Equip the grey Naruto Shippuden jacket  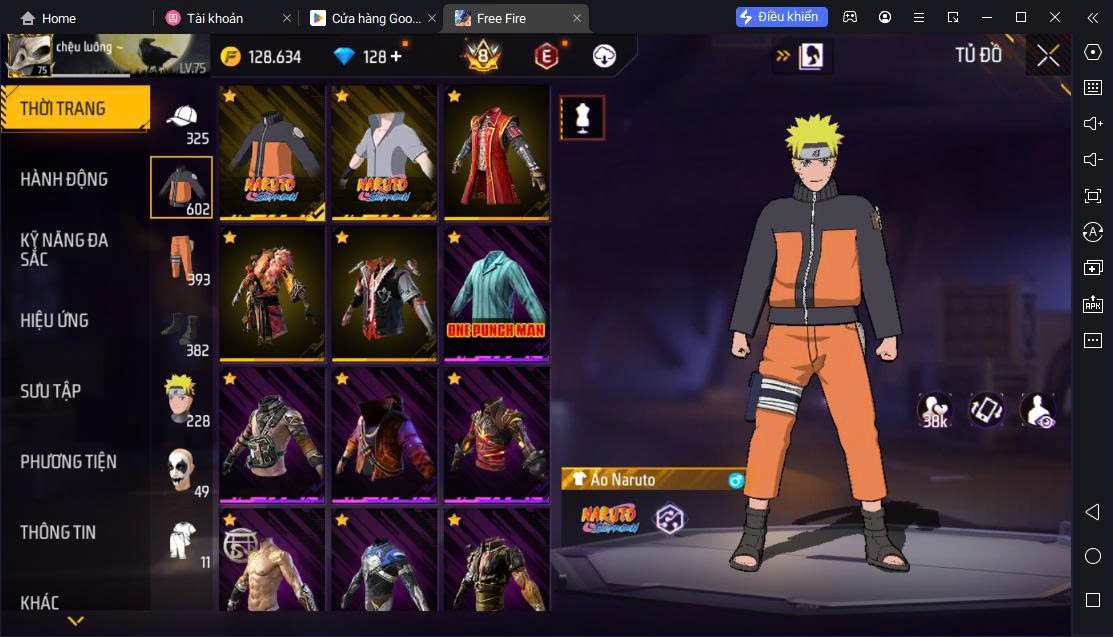pyautogui.click(x=384, y=151)
